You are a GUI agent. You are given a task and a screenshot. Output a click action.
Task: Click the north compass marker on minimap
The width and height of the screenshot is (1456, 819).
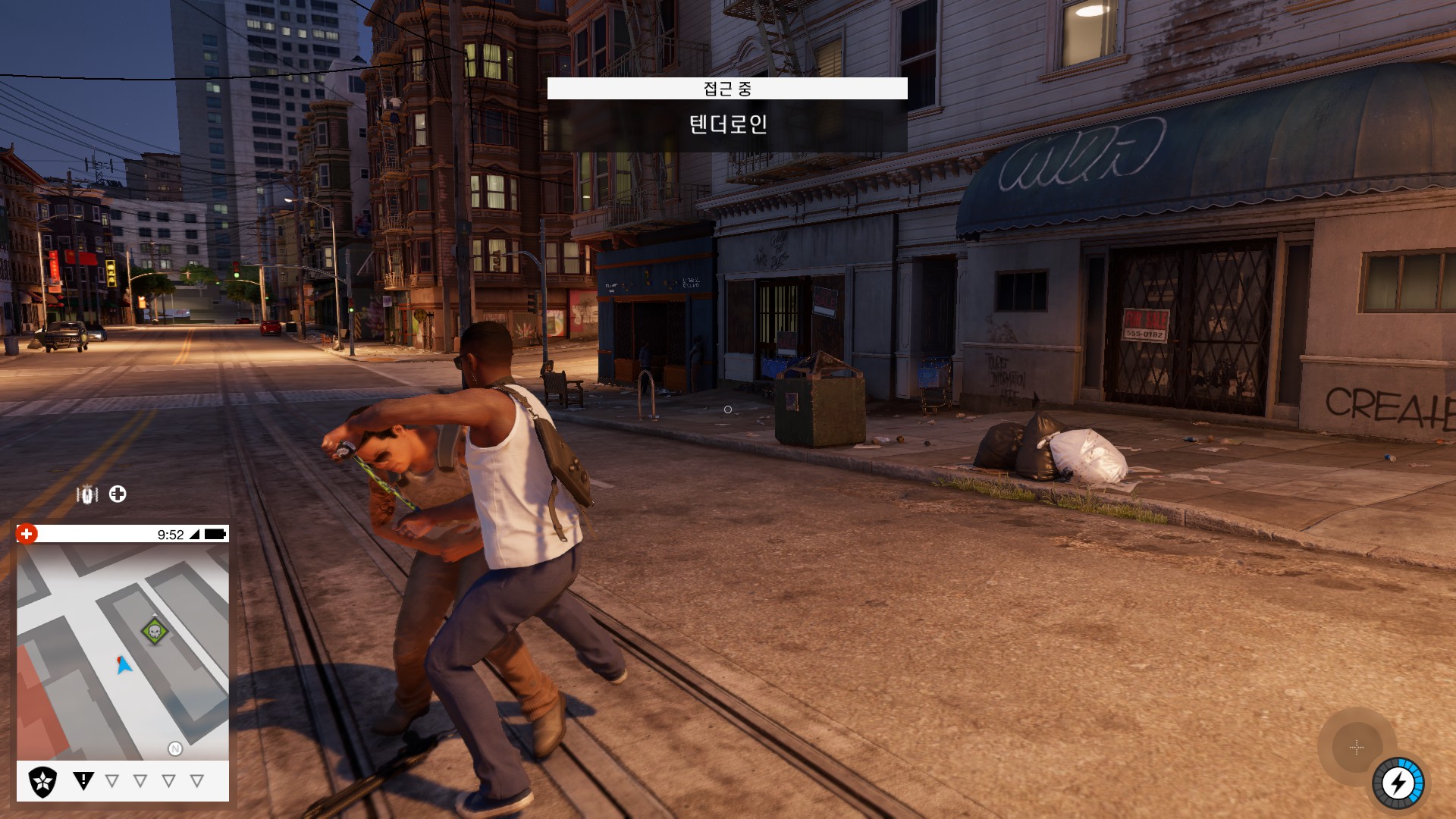[175, 749]
